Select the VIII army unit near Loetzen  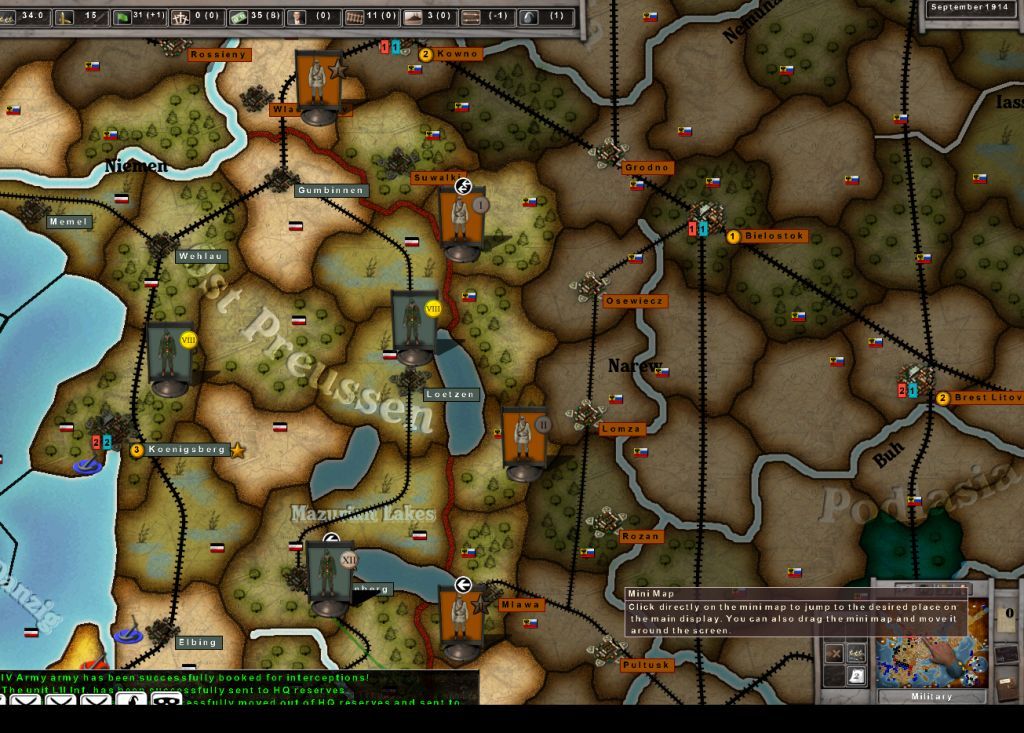click(414, 326)
